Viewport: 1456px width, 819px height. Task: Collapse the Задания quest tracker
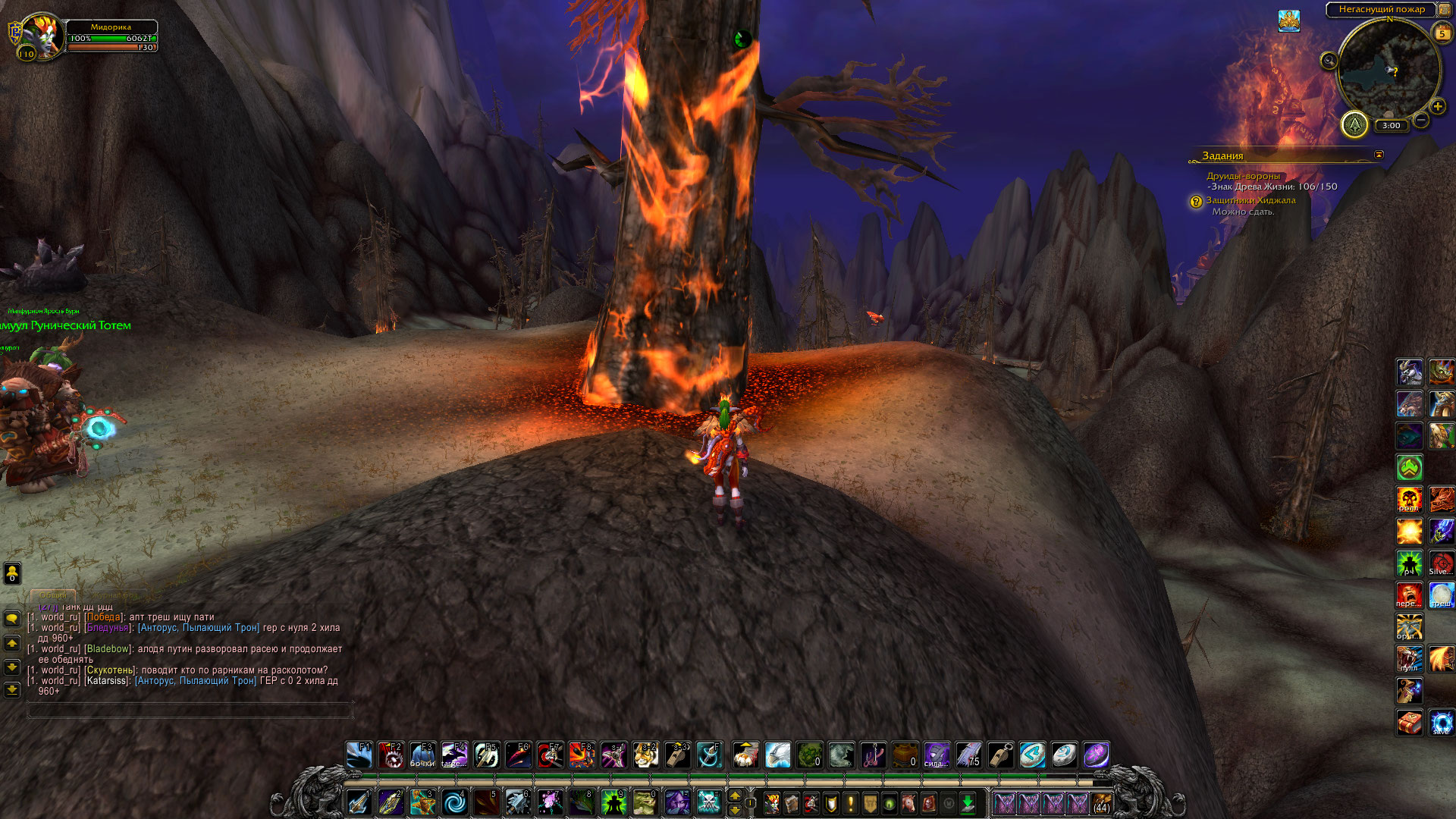tap(1379, 155)
